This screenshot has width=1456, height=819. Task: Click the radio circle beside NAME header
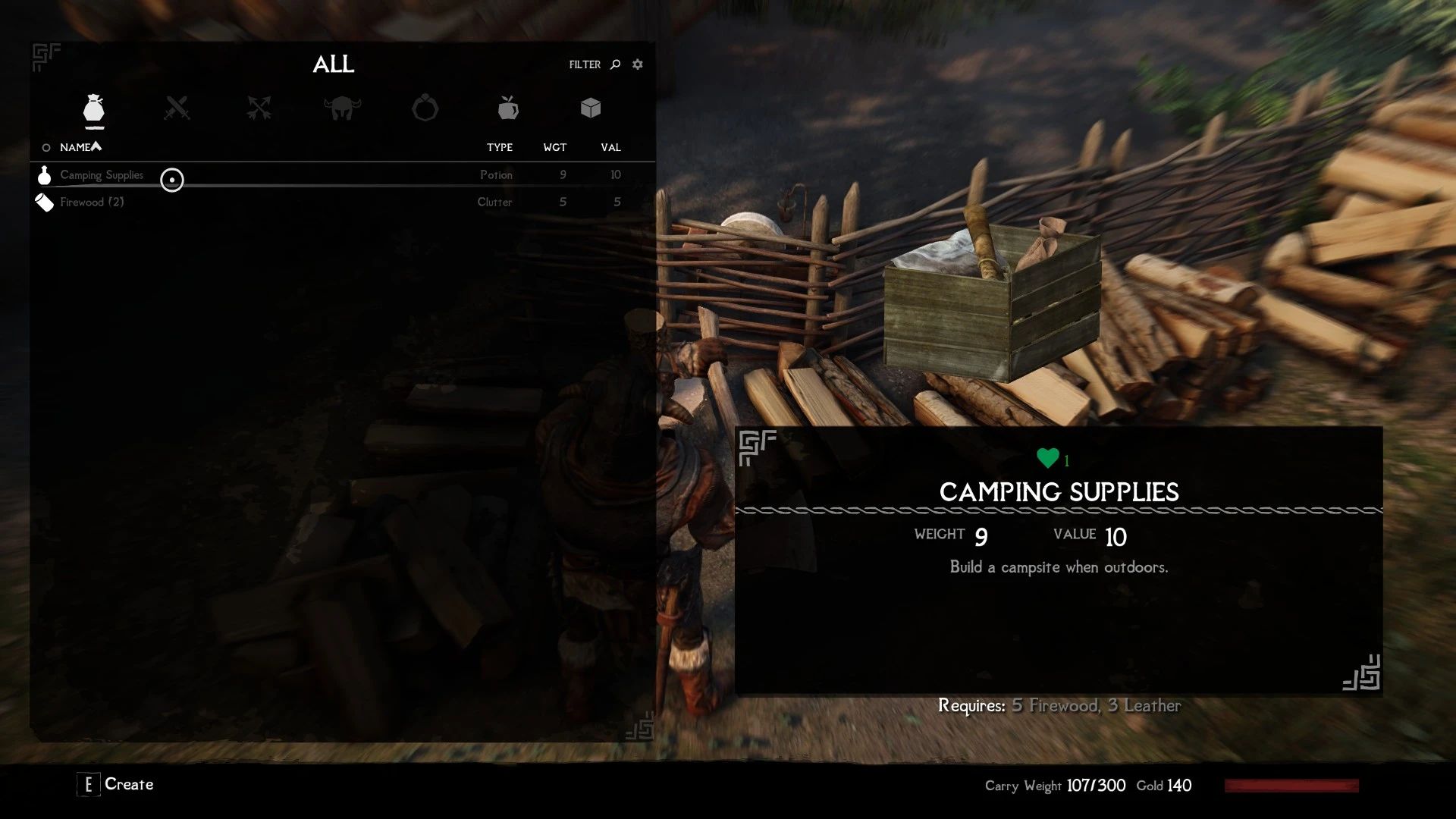[x=45, y=147]
